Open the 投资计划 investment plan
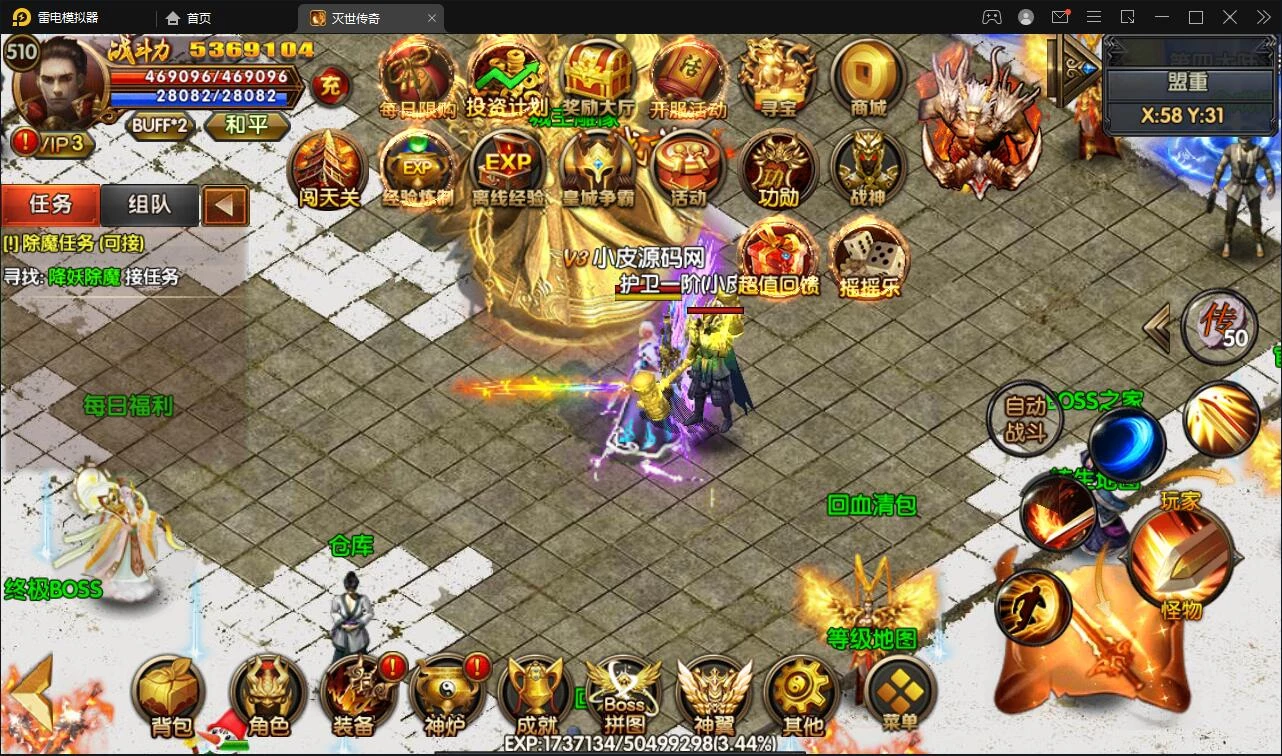Screen dimensions: 1282x756 (507, 77)
